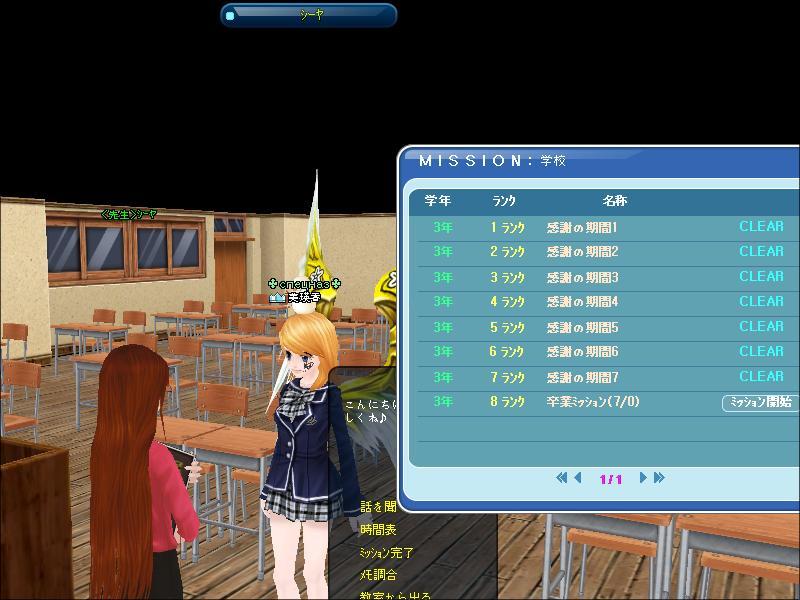
Task: Jump to the last mission page
Action: pos(659,478)
